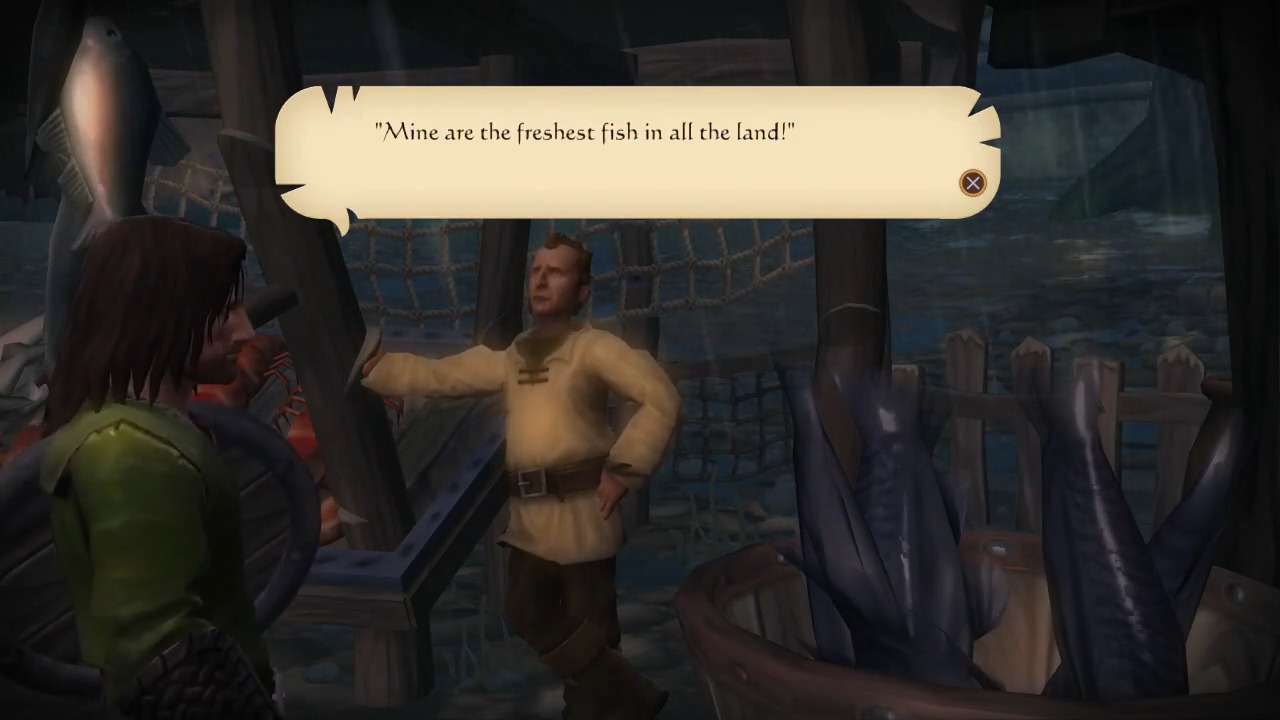The image size is (1280, 720).
Task: Click the X button prompt to advance dialogue
Action: [972, 183]
